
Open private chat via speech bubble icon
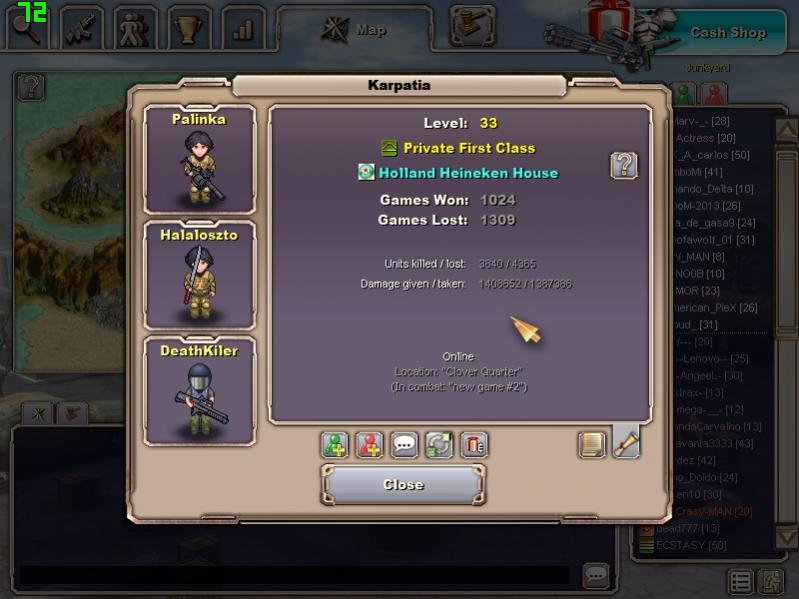click(x=405, y=445)
